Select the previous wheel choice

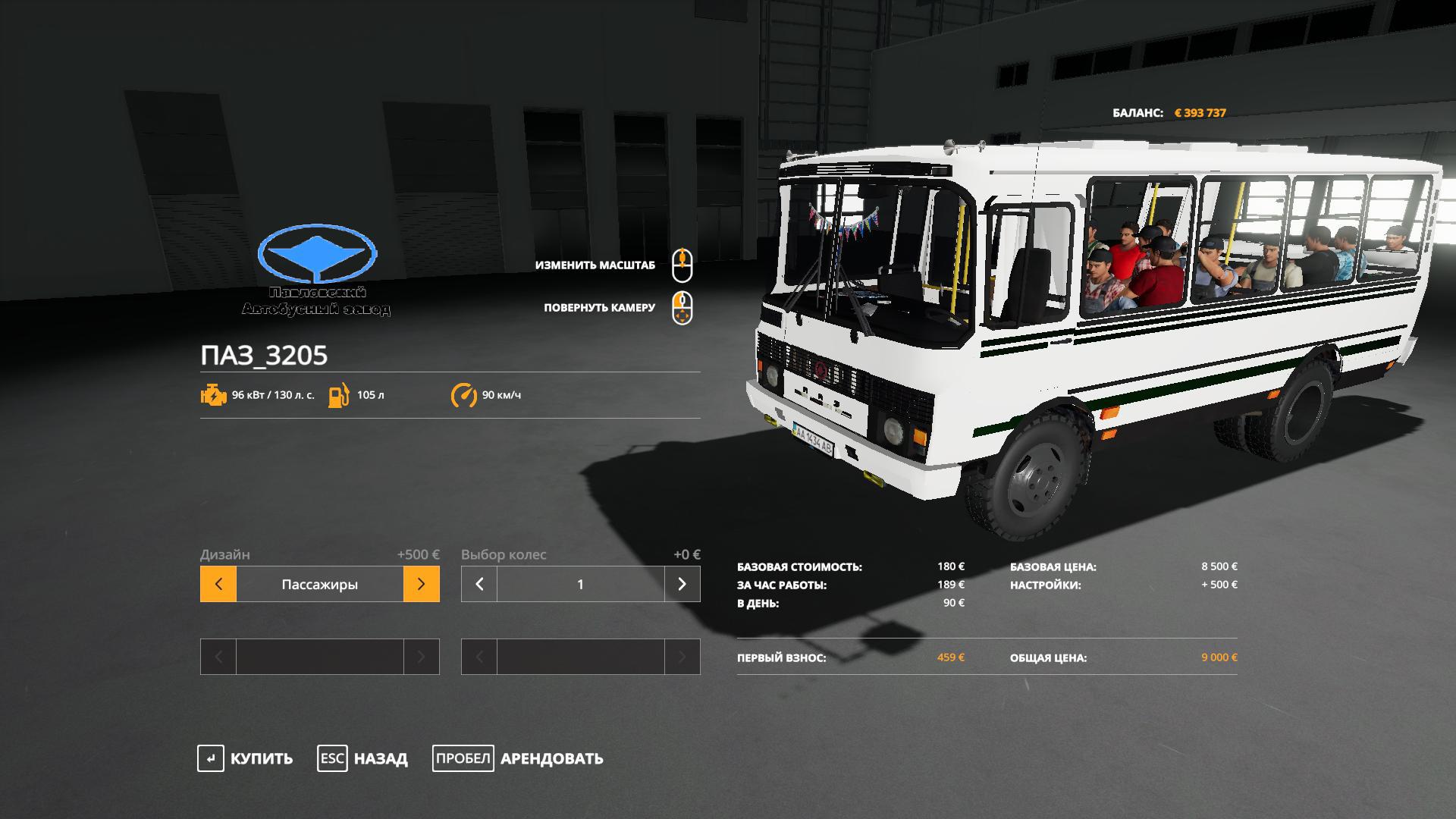click(479, 584)
